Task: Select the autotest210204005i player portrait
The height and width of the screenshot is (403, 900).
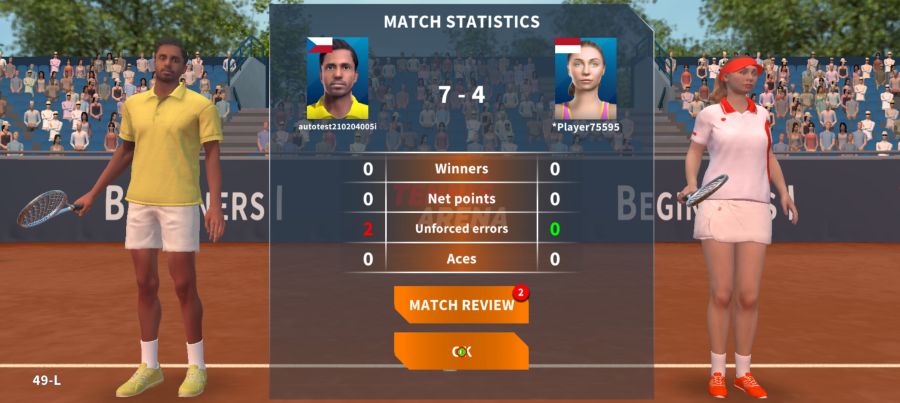Action: click(337, 78)
